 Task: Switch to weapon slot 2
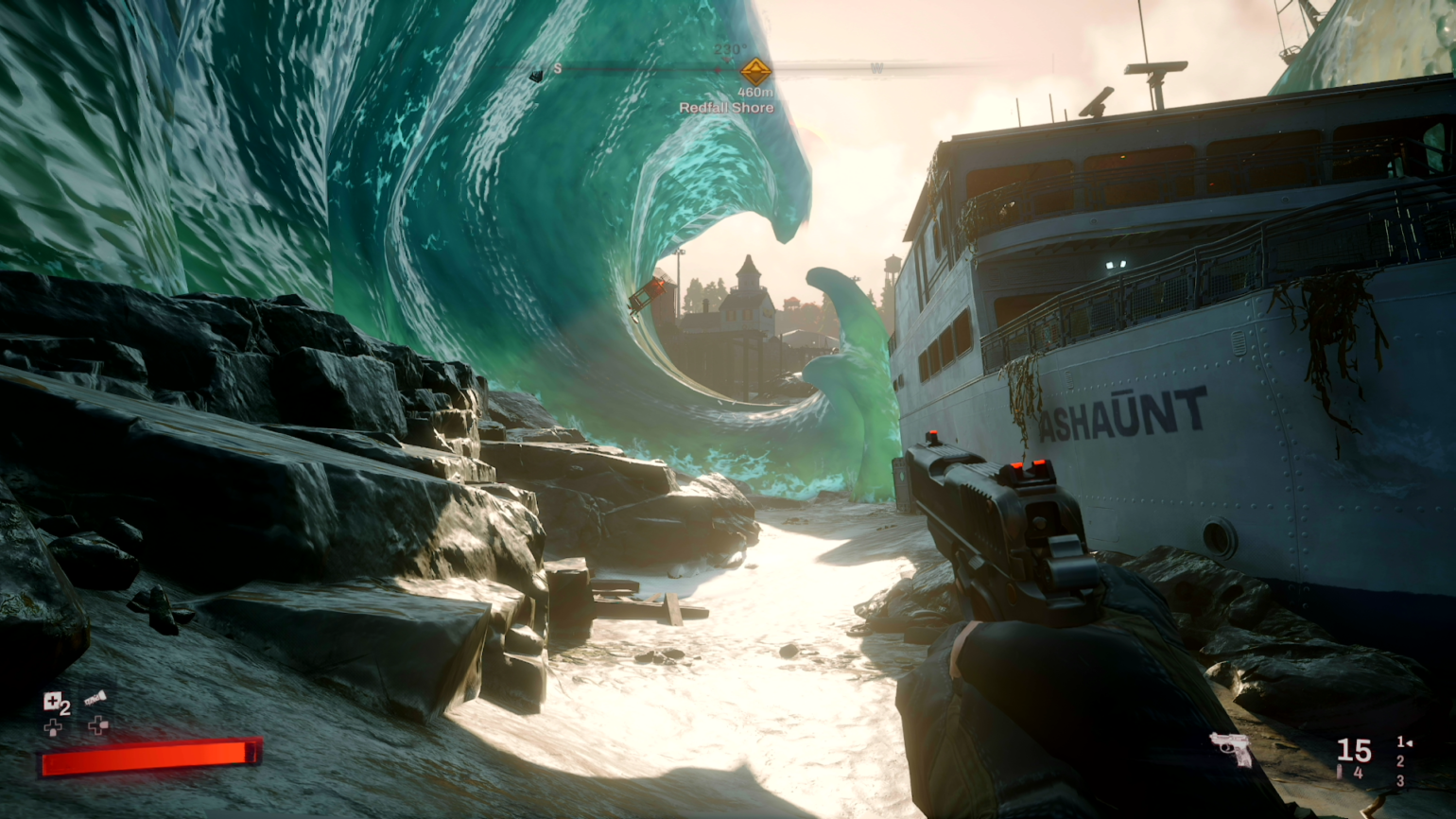tap(1400, 761)
